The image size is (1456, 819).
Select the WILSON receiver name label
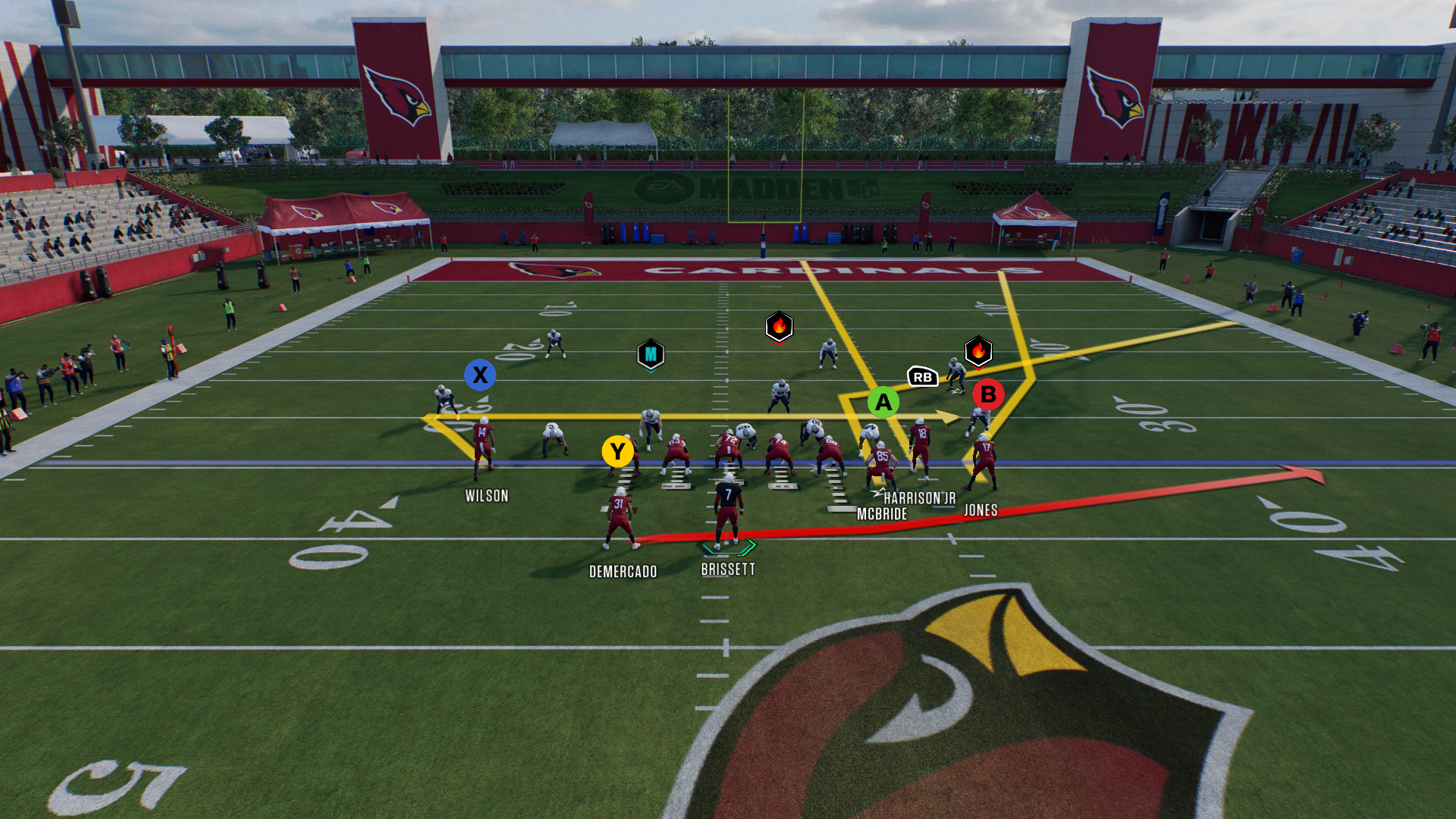pos(487,496)
